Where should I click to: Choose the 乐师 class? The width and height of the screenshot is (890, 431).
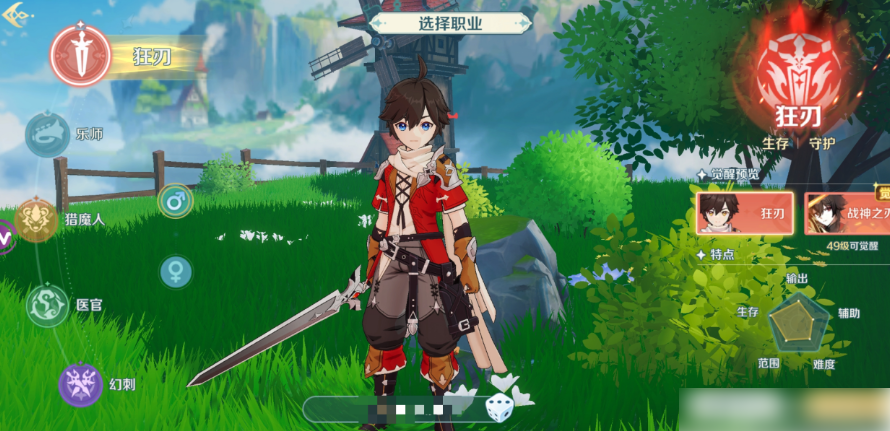(47, 133)
